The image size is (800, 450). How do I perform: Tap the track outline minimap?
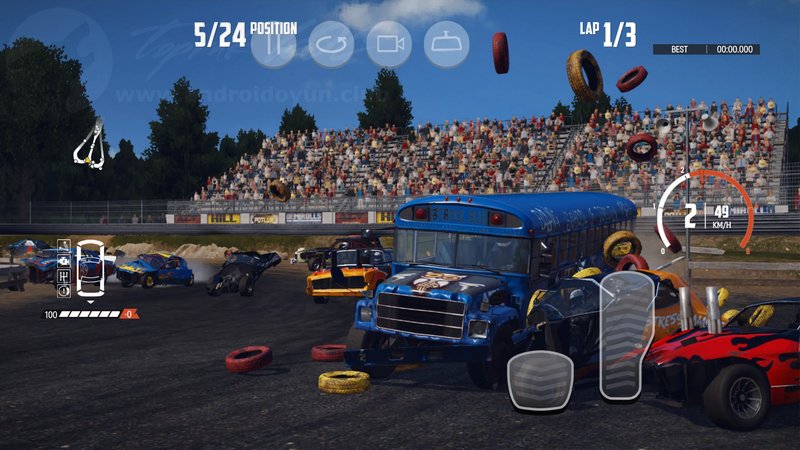89,143
